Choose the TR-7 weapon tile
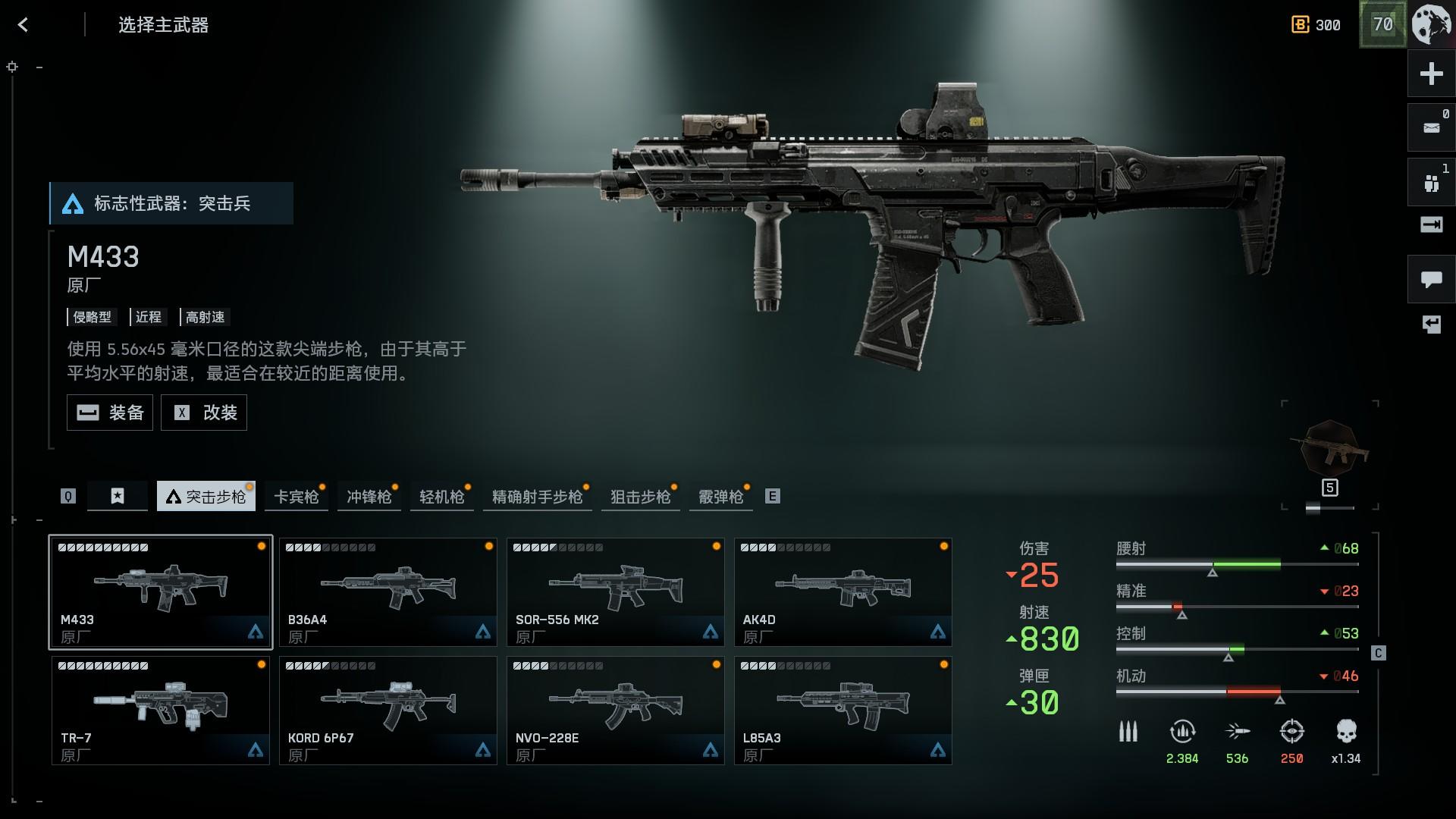1456x819 pixels. click(x=161, y=711)
